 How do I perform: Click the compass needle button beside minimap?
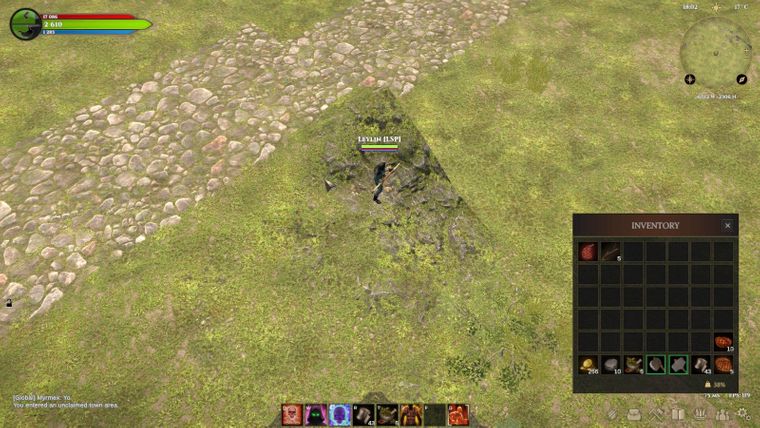pos(742,79)
